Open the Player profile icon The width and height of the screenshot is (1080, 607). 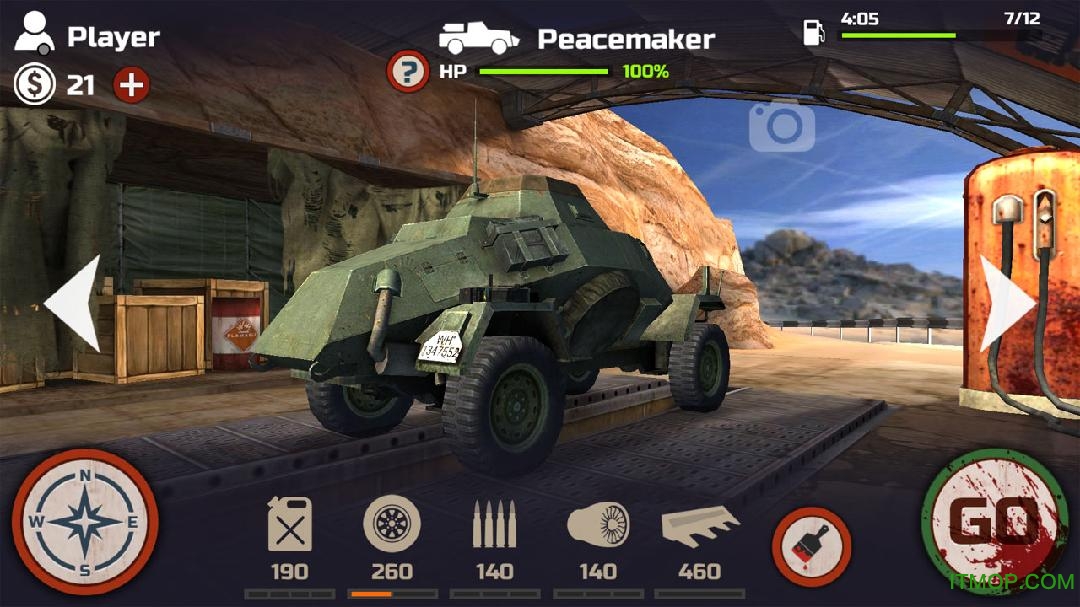click(x=35, y=36)
